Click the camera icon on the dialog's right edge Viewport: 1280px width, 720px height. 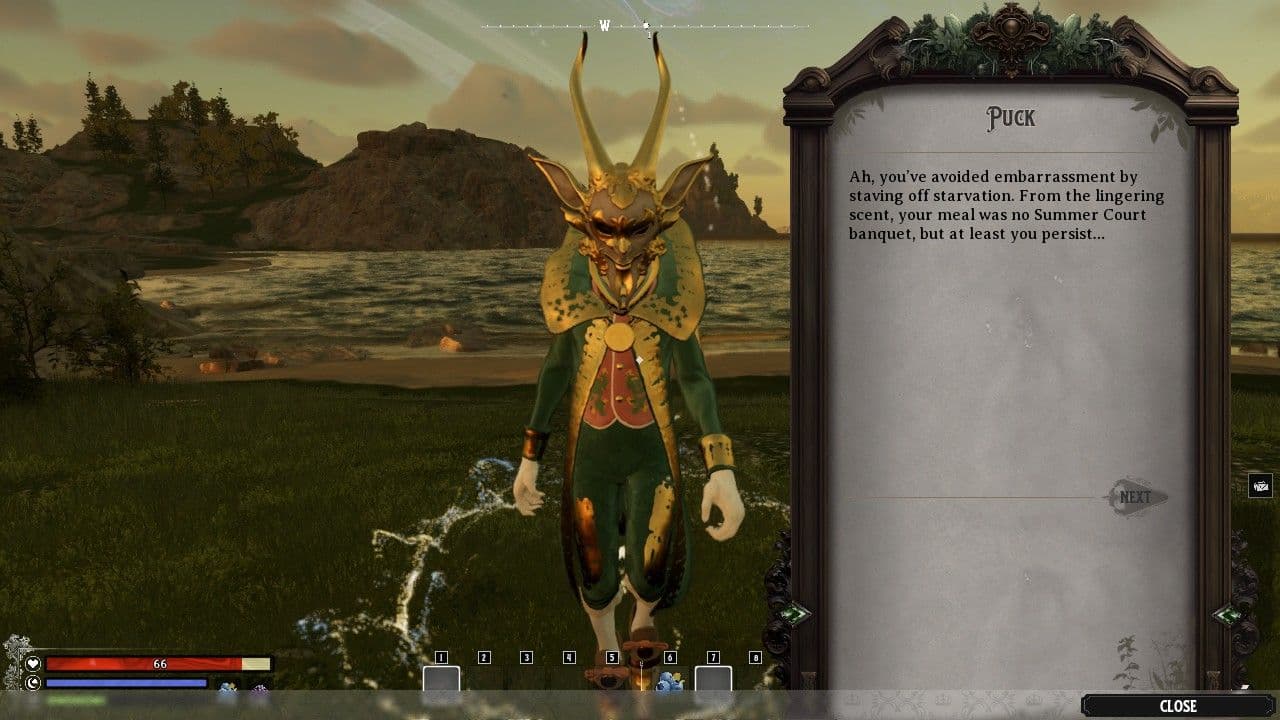click(1260, 486)
